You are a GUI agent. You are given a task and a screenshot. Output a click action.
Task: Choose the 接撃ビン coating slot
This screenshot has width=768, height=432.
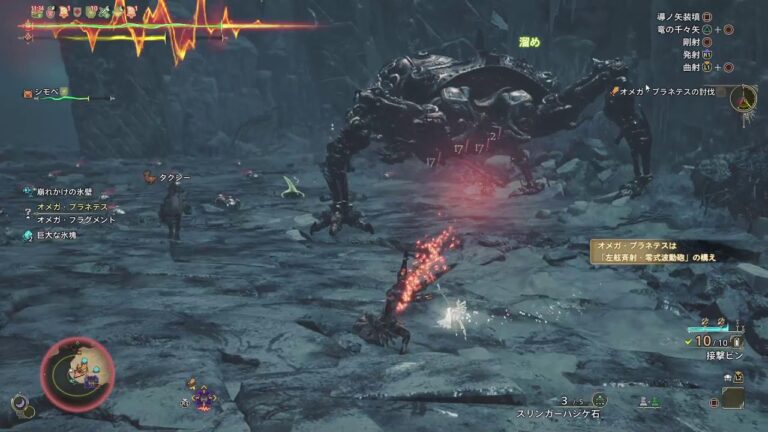724,354
